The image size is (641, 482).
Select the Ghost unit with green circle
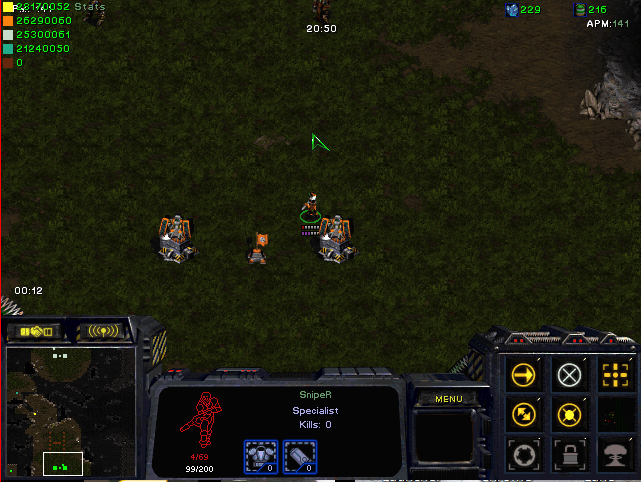tap(311, 207)
